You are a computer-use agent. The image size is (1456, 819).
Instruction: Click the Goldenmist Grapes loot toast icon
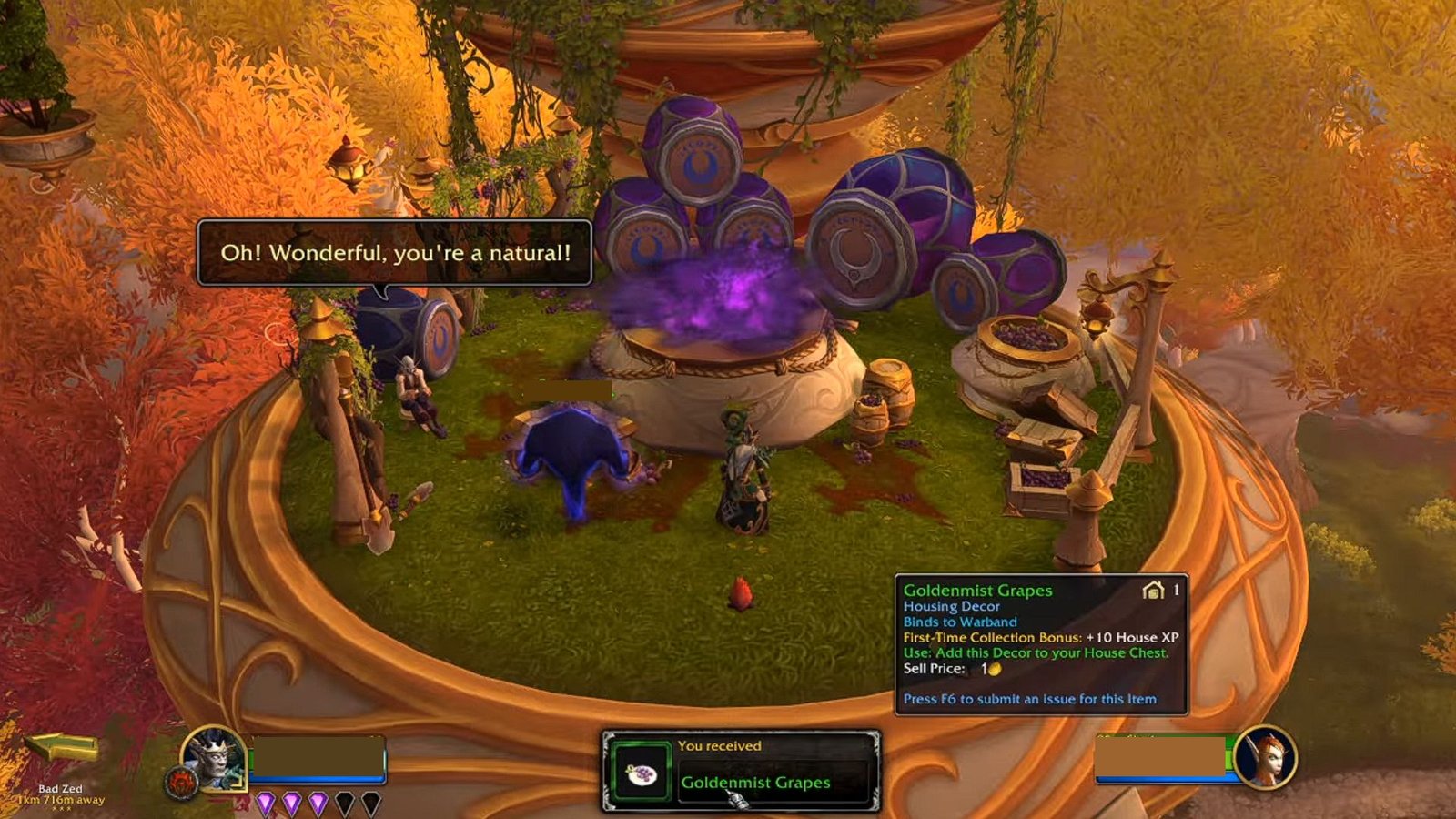[642, 774]
